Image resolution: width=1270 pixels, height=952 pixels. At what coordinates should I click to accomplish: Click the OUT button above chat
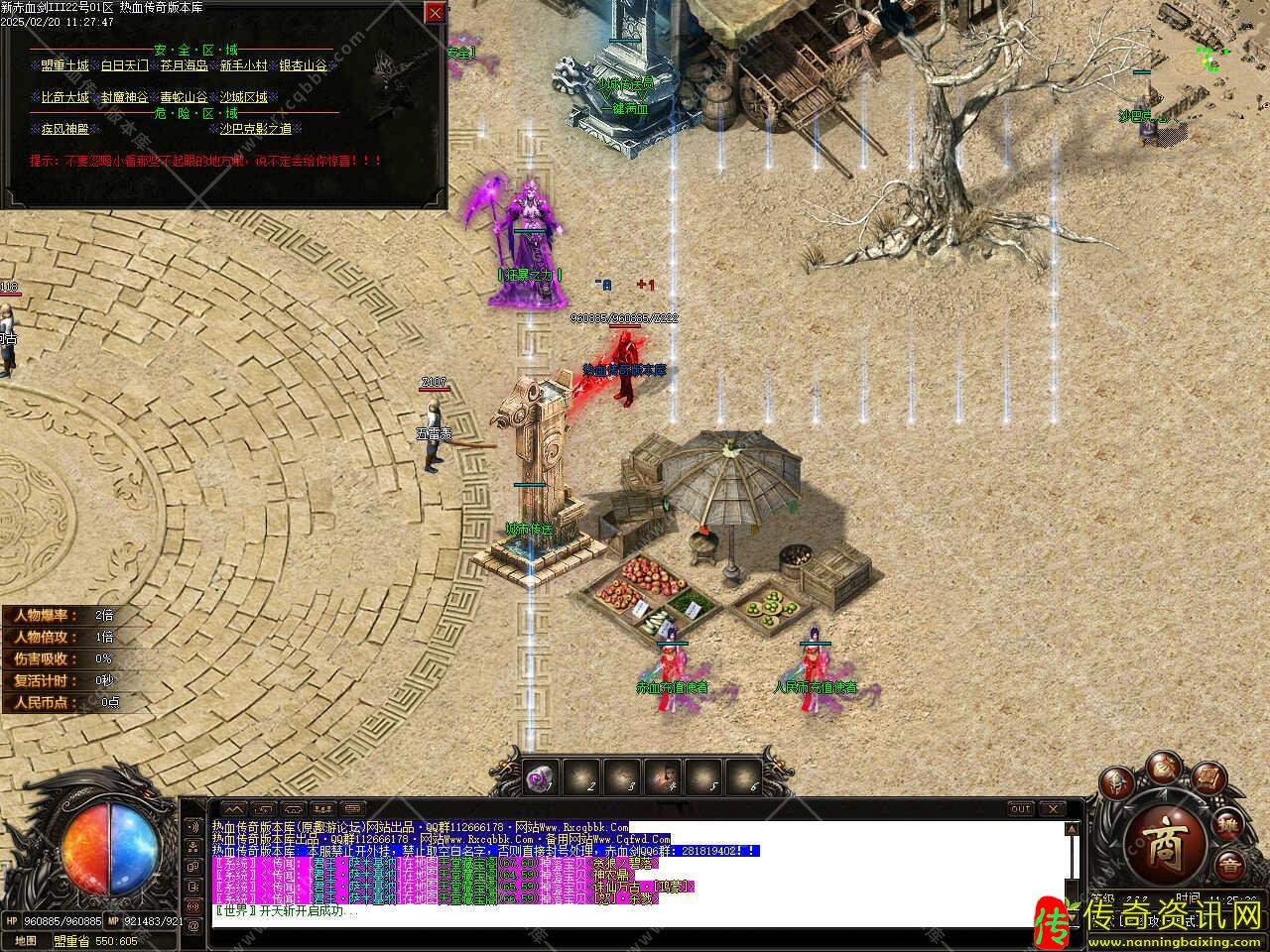point(1020,809)
